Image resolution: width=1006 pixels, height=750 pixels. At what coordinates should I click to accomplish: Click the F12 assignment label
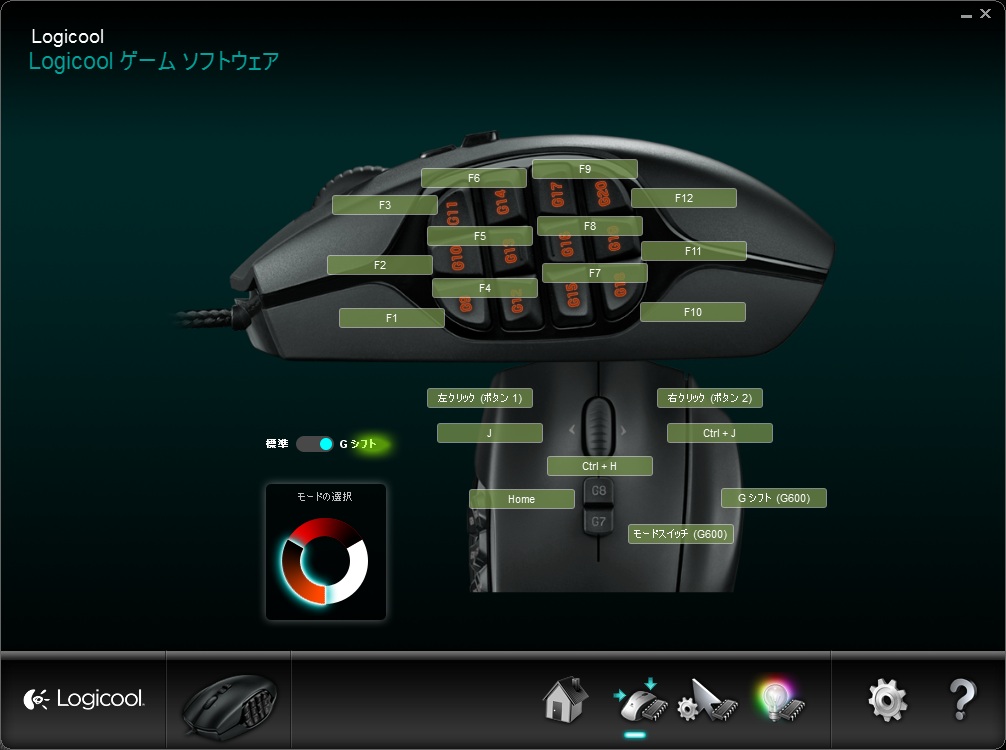coord(683,198)
